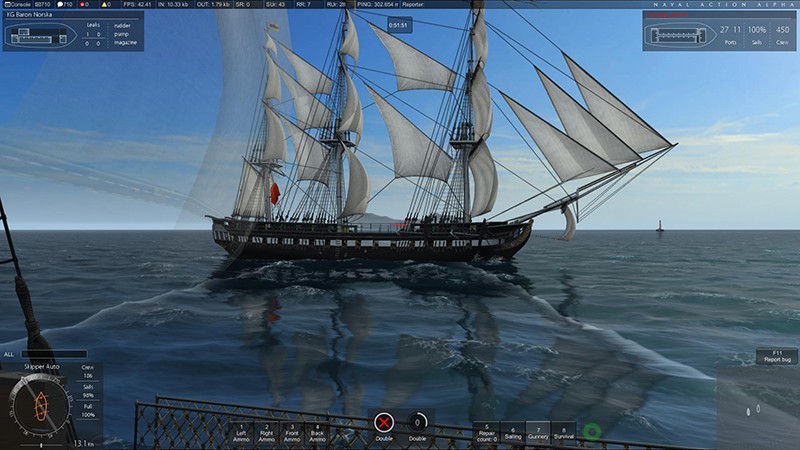Switch crew focus to Sailing
Viewport: 800px width, 450px height.
pyautogui.click(x=512, y=432)
